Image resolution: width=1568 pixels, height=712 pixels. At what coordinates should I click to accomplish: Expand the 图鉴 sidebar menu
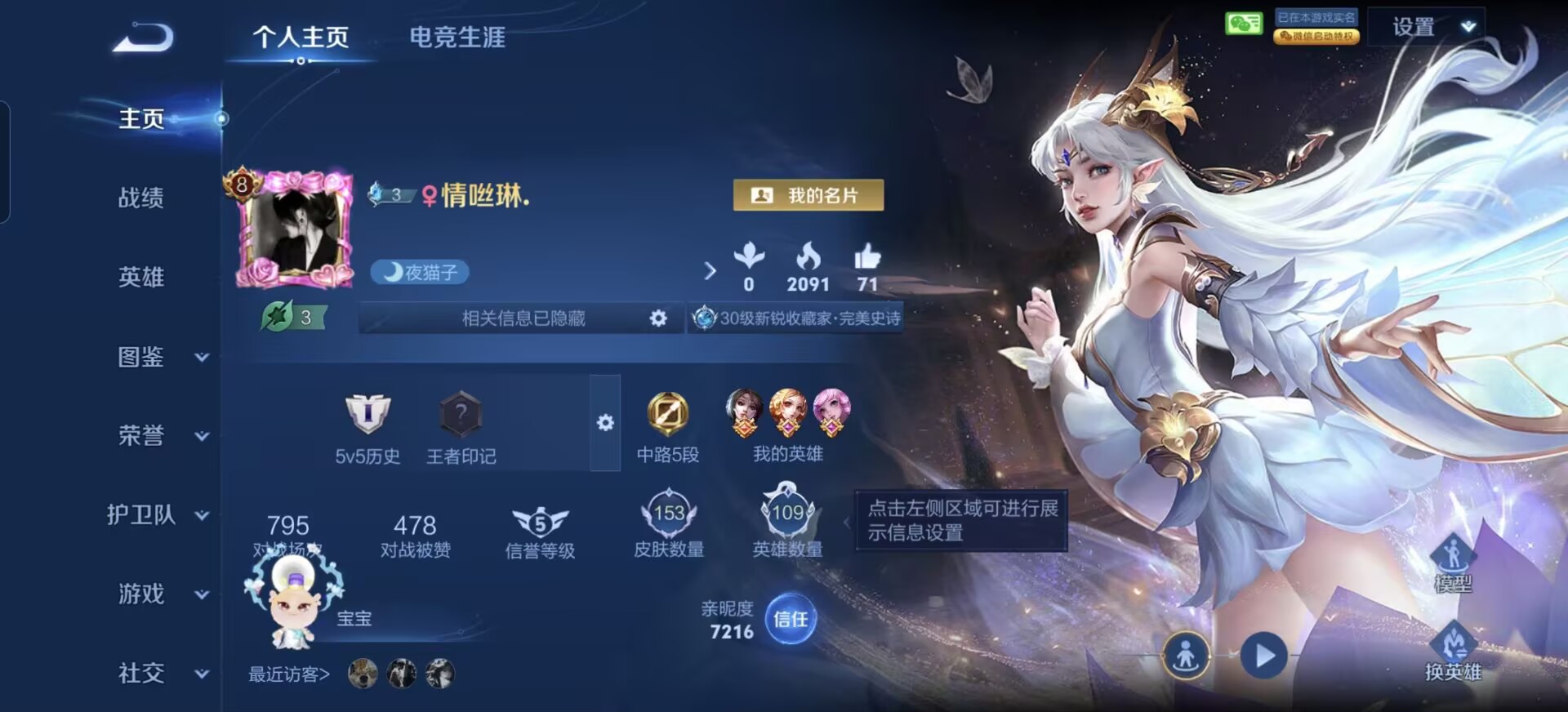point(160,357)
